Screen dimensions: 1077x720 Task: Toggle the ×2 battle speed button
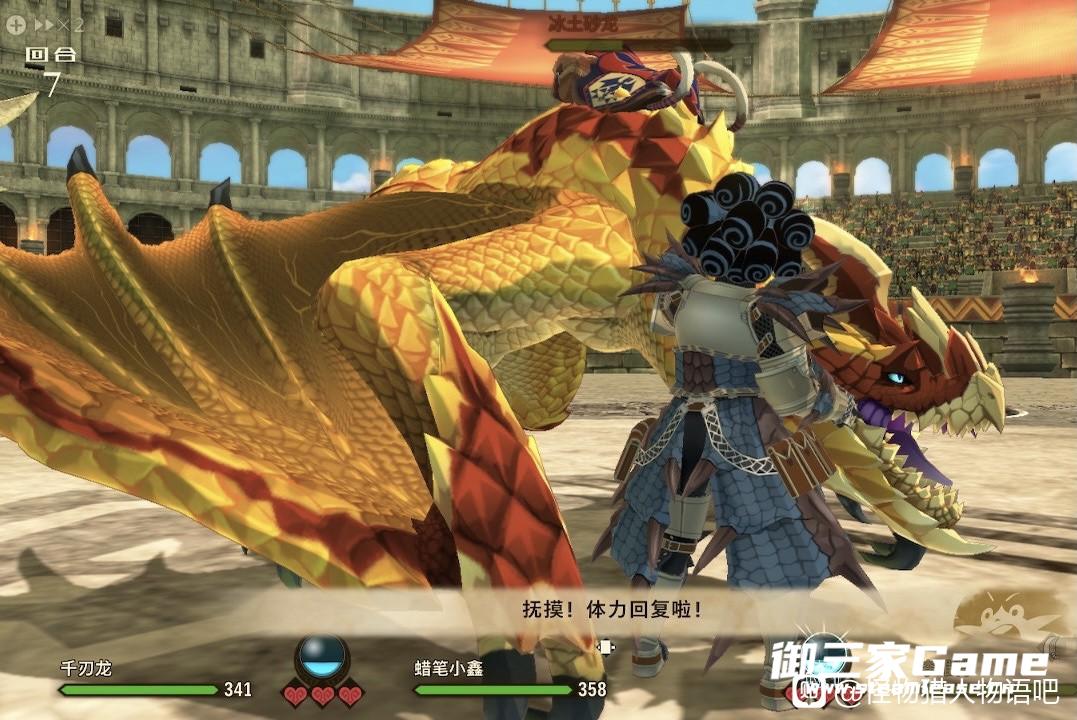click(x=59, y=23)
